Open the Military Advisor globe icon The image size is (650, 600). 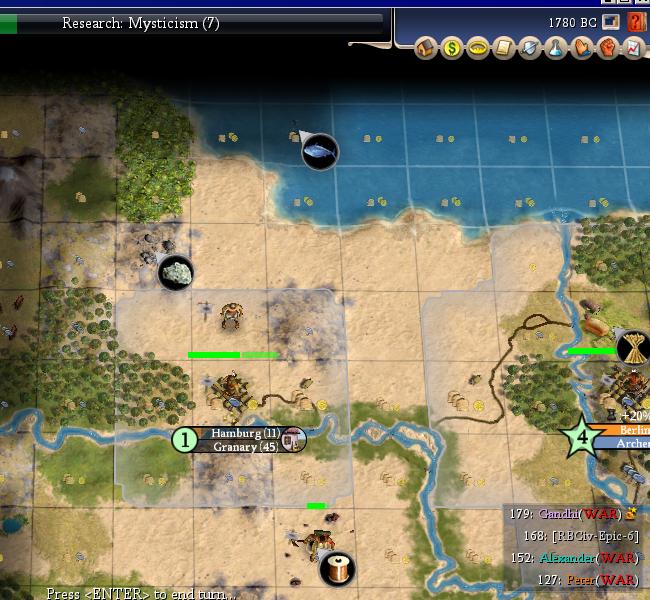(x=530, y=47)
